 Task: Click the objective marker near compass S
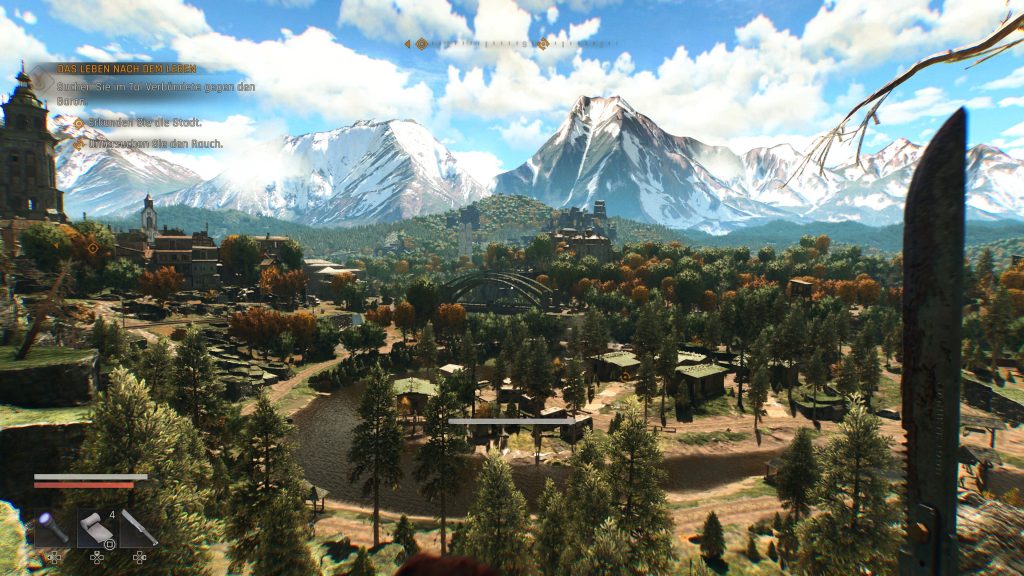(543, 44)
